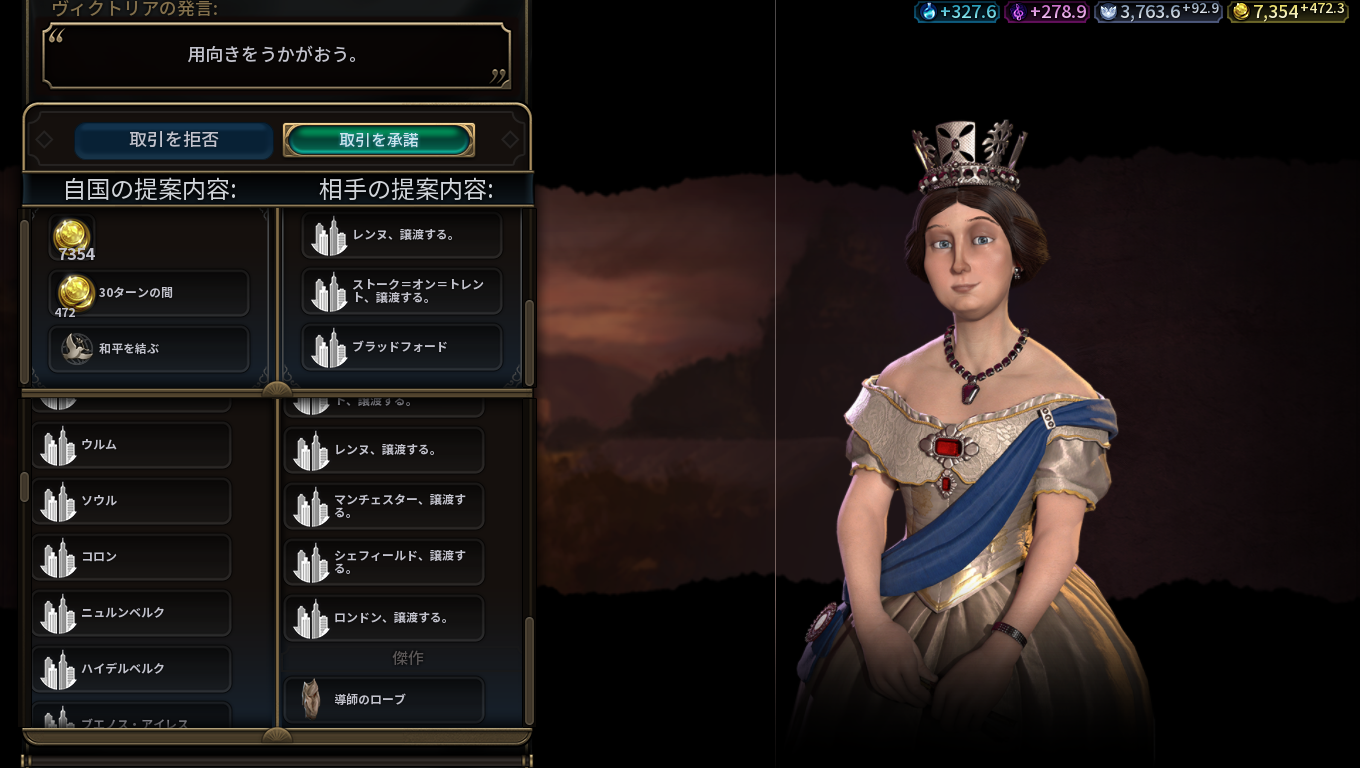
Task: Select マンチェスター、譲渡する in Victoria's list
Action: pos(384,506)
